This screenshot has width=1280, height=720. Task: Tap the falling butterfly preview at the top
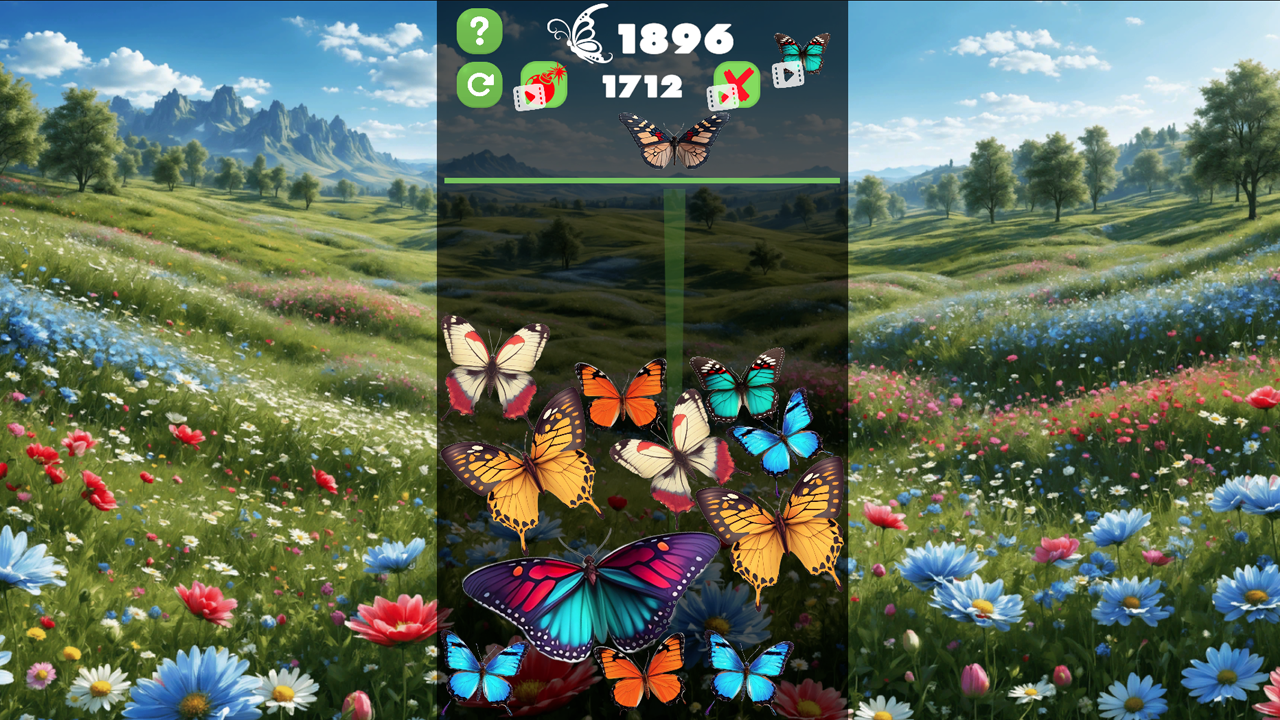click(673, 138)
